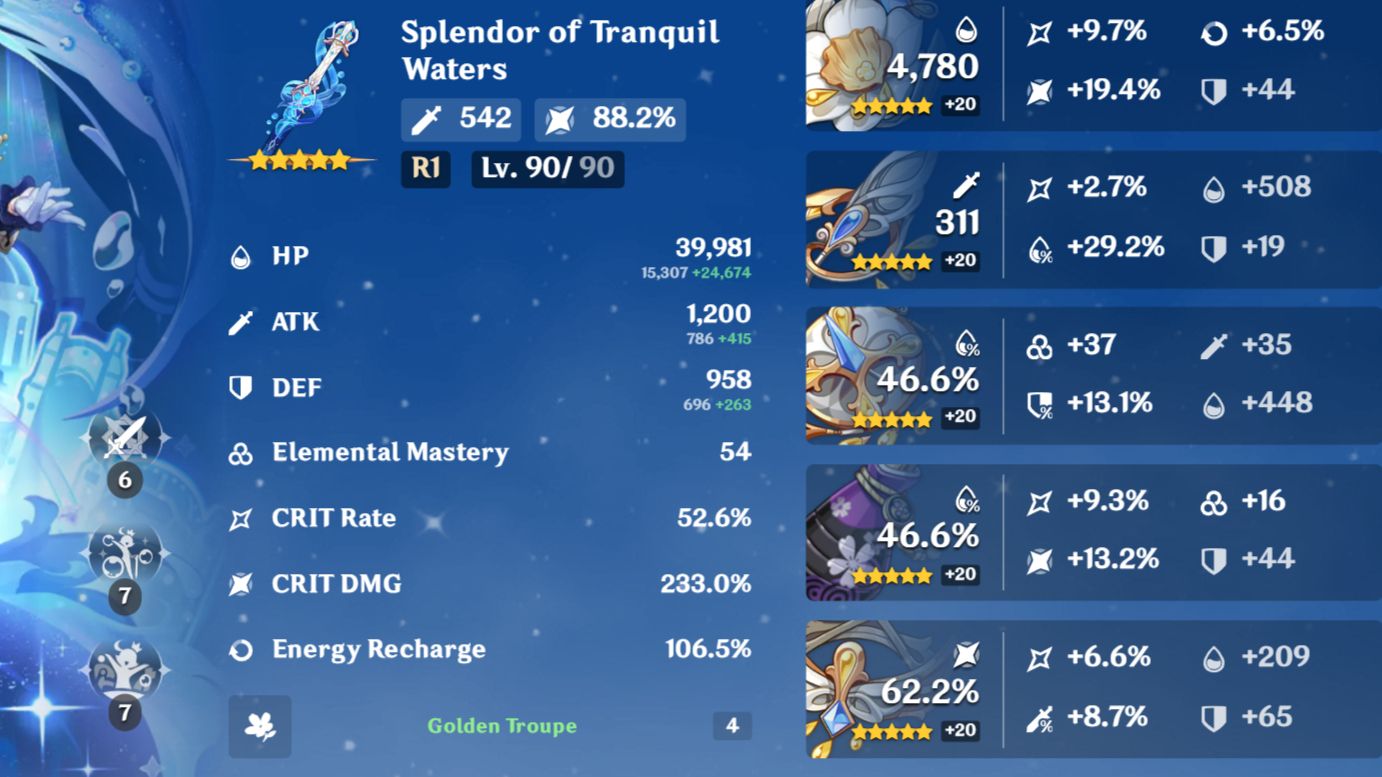
Task: Click the Elemental Mastery clover icon
Action: (242, 452)
